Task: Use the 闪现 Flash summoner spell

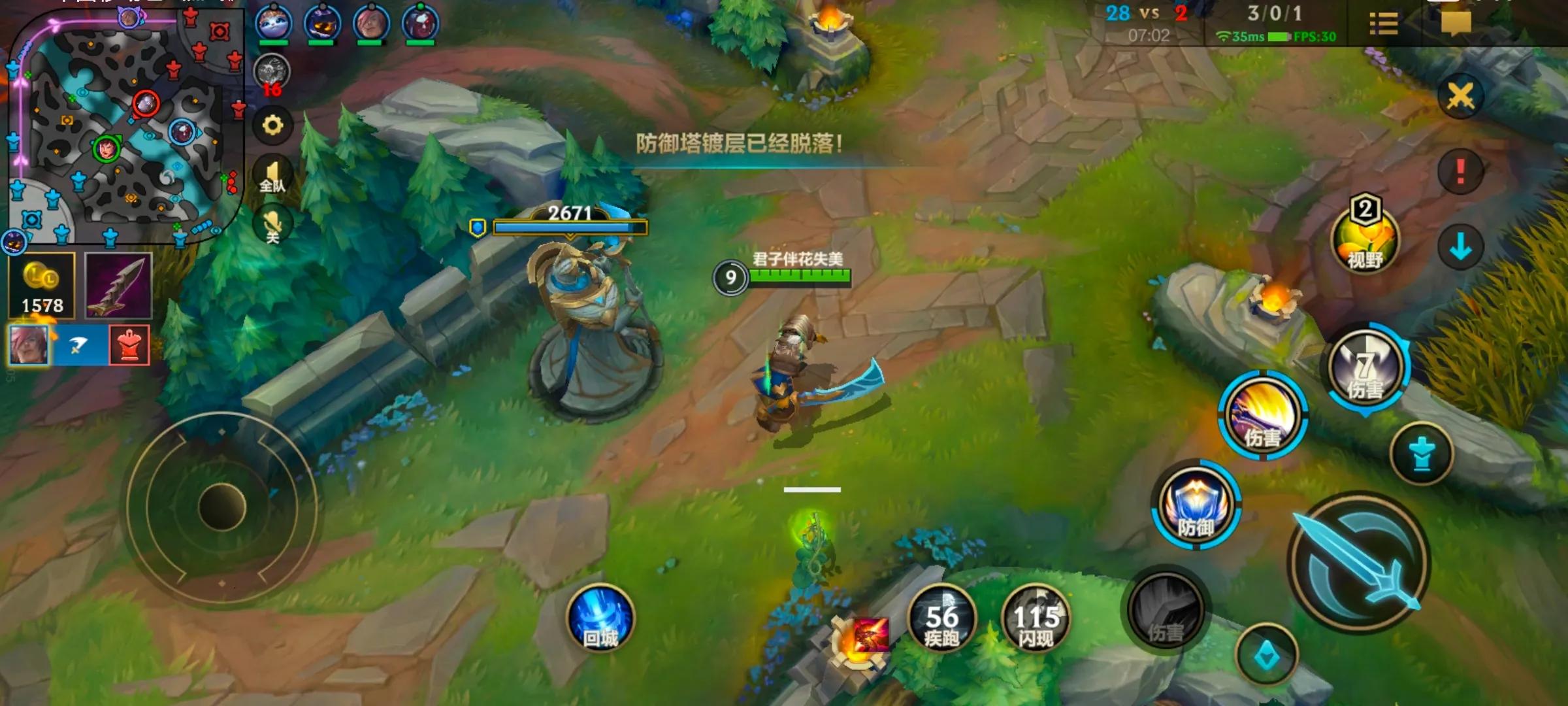Action: 1036,618
